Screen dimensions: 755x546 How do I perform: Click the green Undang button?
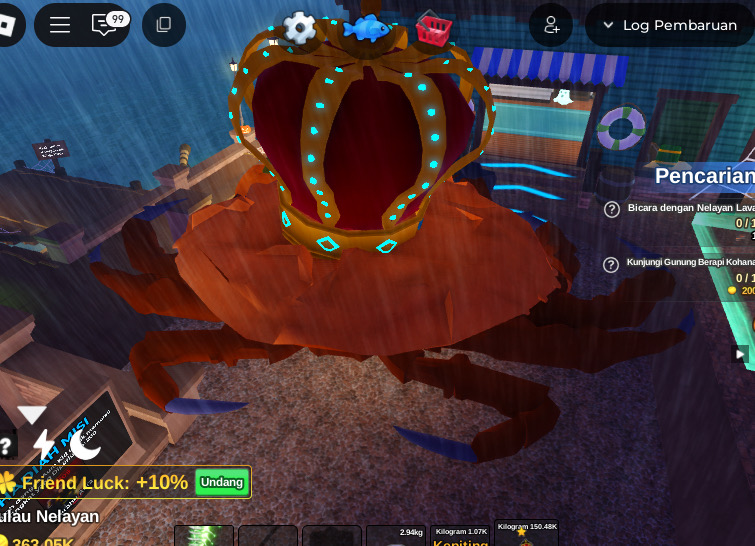221,482
